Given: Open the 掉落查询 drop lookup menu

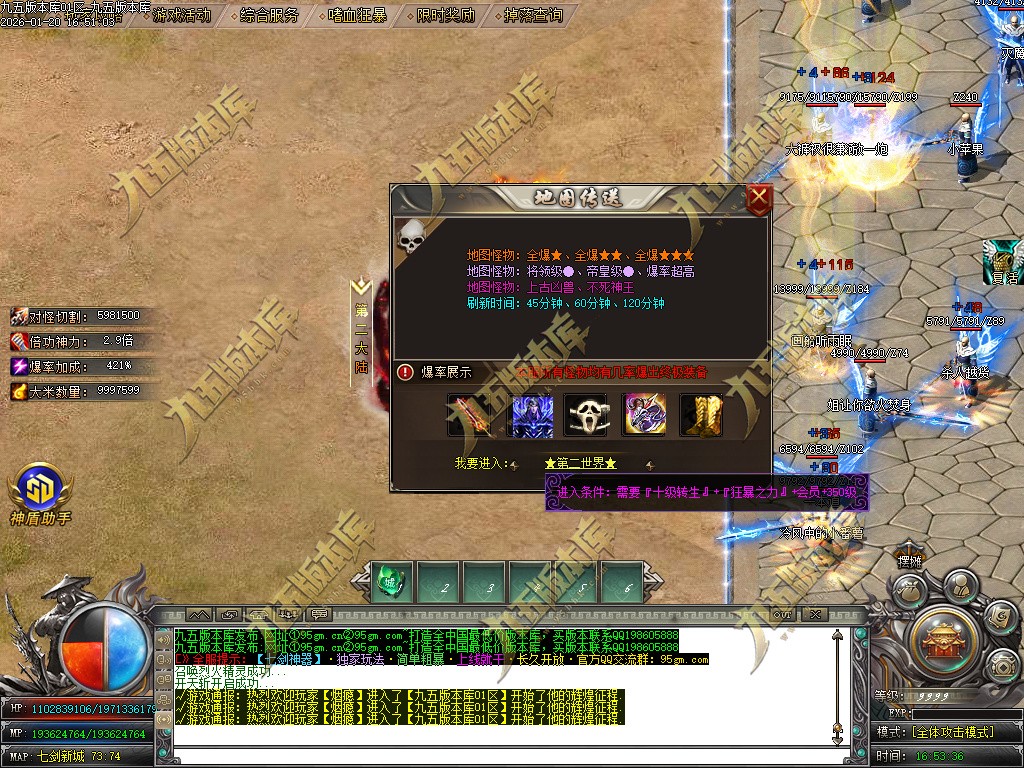Looking at the screenshot, I should pyautogui.click(x=531, y=15).
